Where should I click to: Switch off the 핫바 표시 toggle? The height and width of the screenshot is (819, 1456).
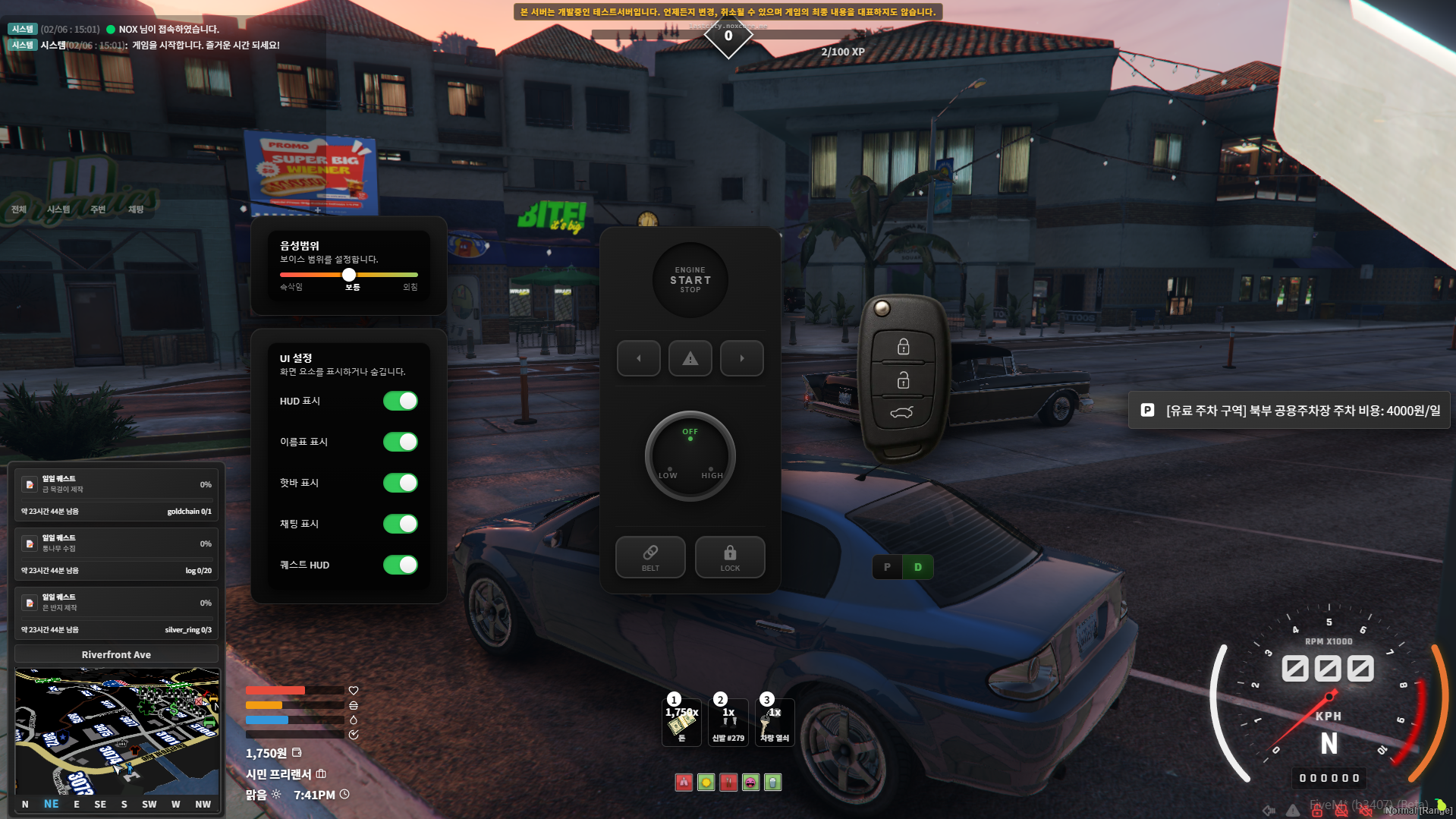[400, 483]
